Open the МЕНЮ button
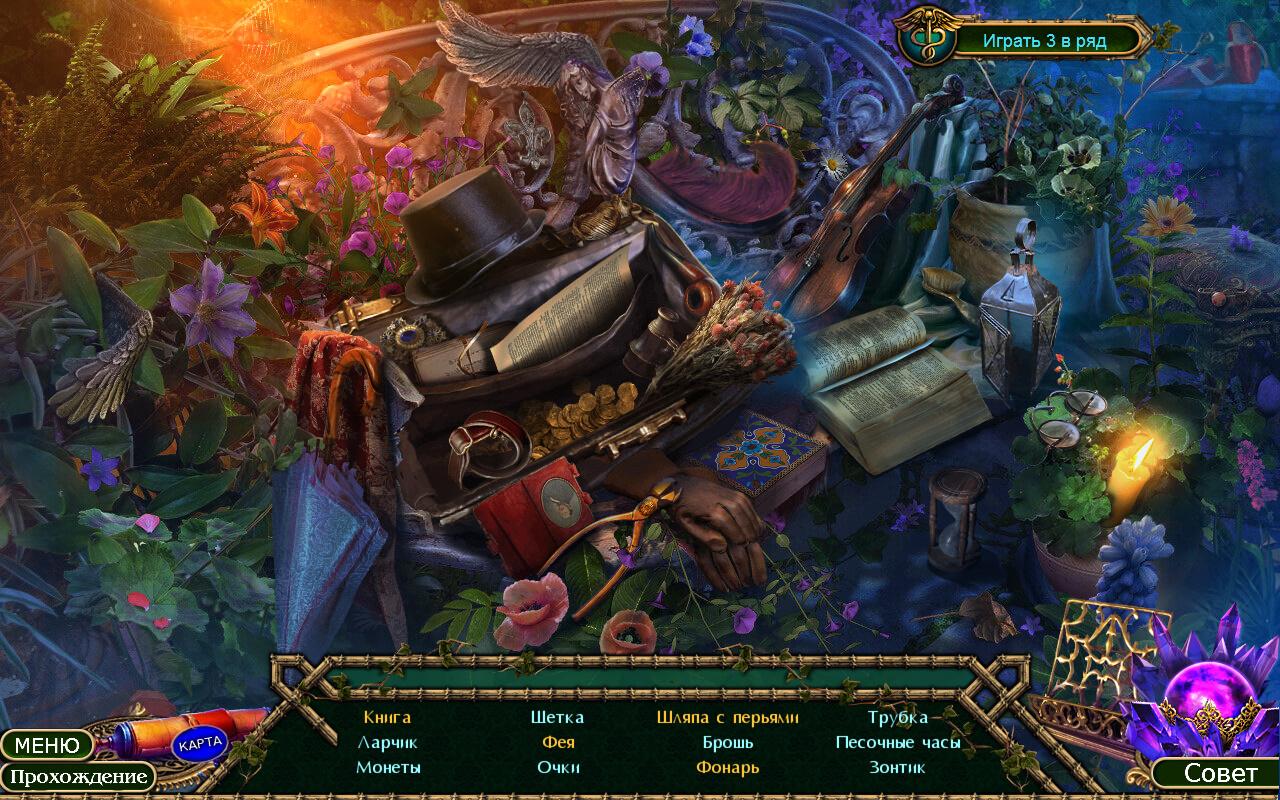 tap(46, 745)
